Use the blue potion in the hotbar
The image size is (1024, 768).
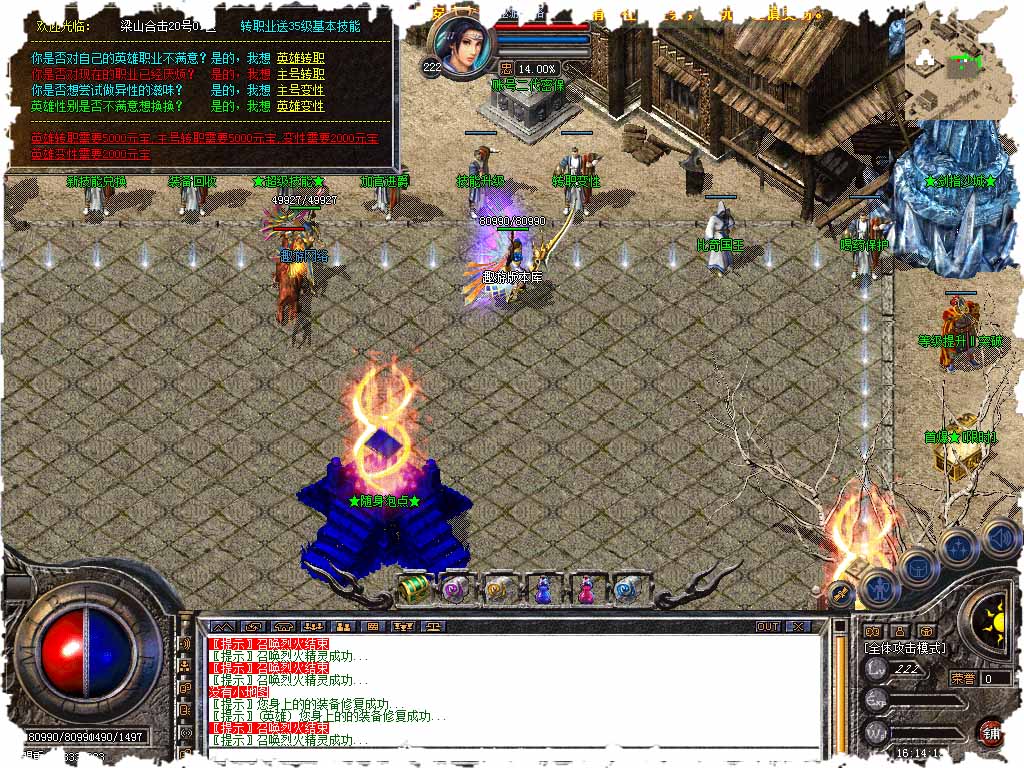click(542, 589)
